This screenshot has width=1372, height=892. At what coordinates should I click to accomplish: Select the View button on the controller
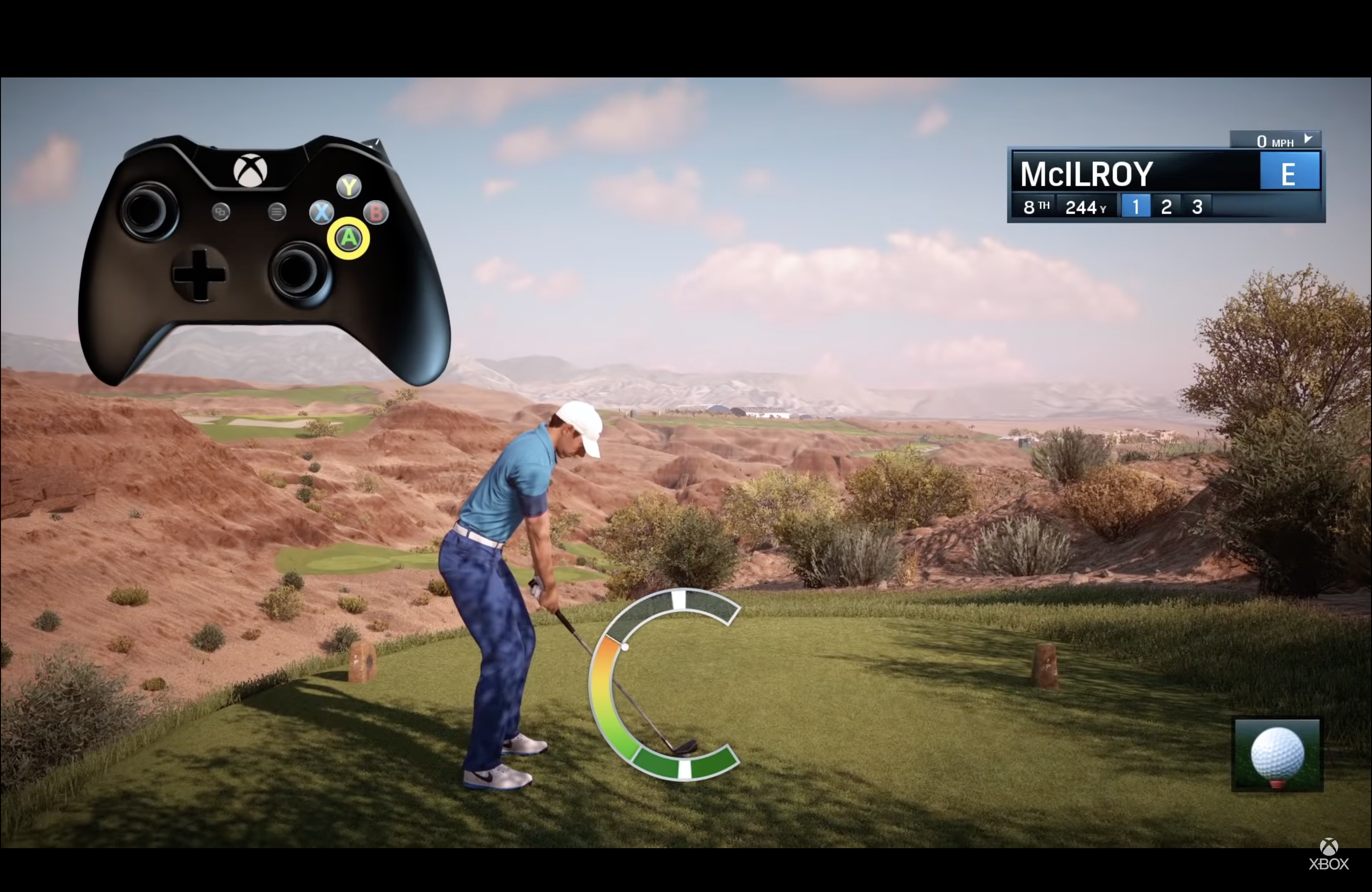[x=220, y=213]
